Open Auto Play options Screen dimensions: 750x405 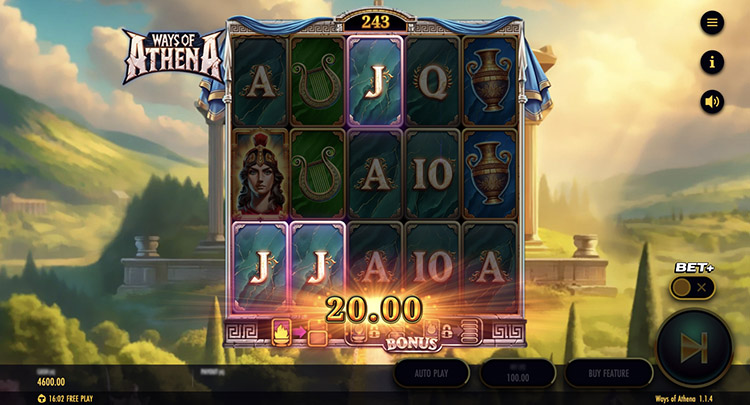point(430,372)
